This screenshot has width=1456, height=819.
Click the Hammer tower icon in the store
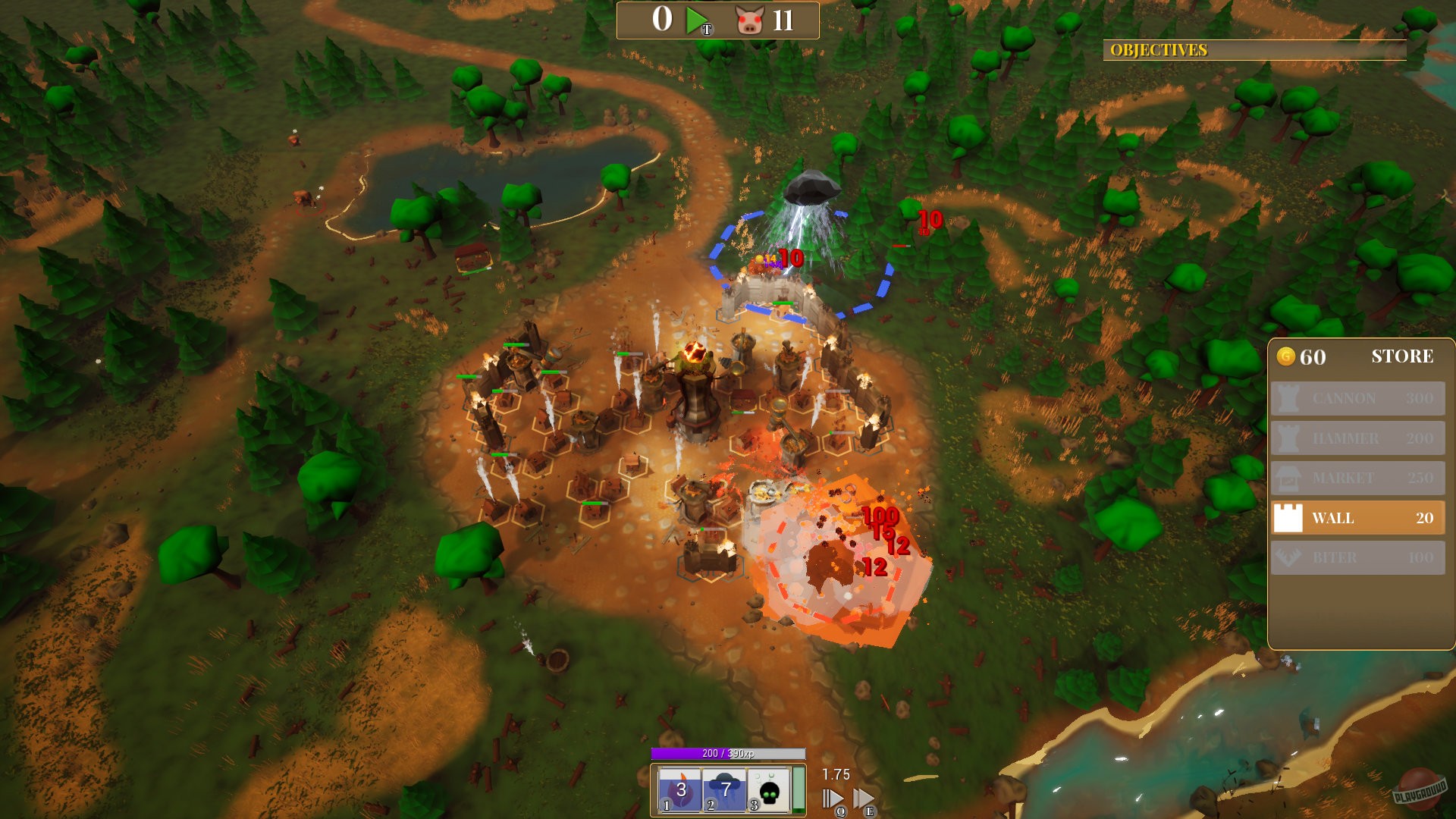click(1288, 438)
